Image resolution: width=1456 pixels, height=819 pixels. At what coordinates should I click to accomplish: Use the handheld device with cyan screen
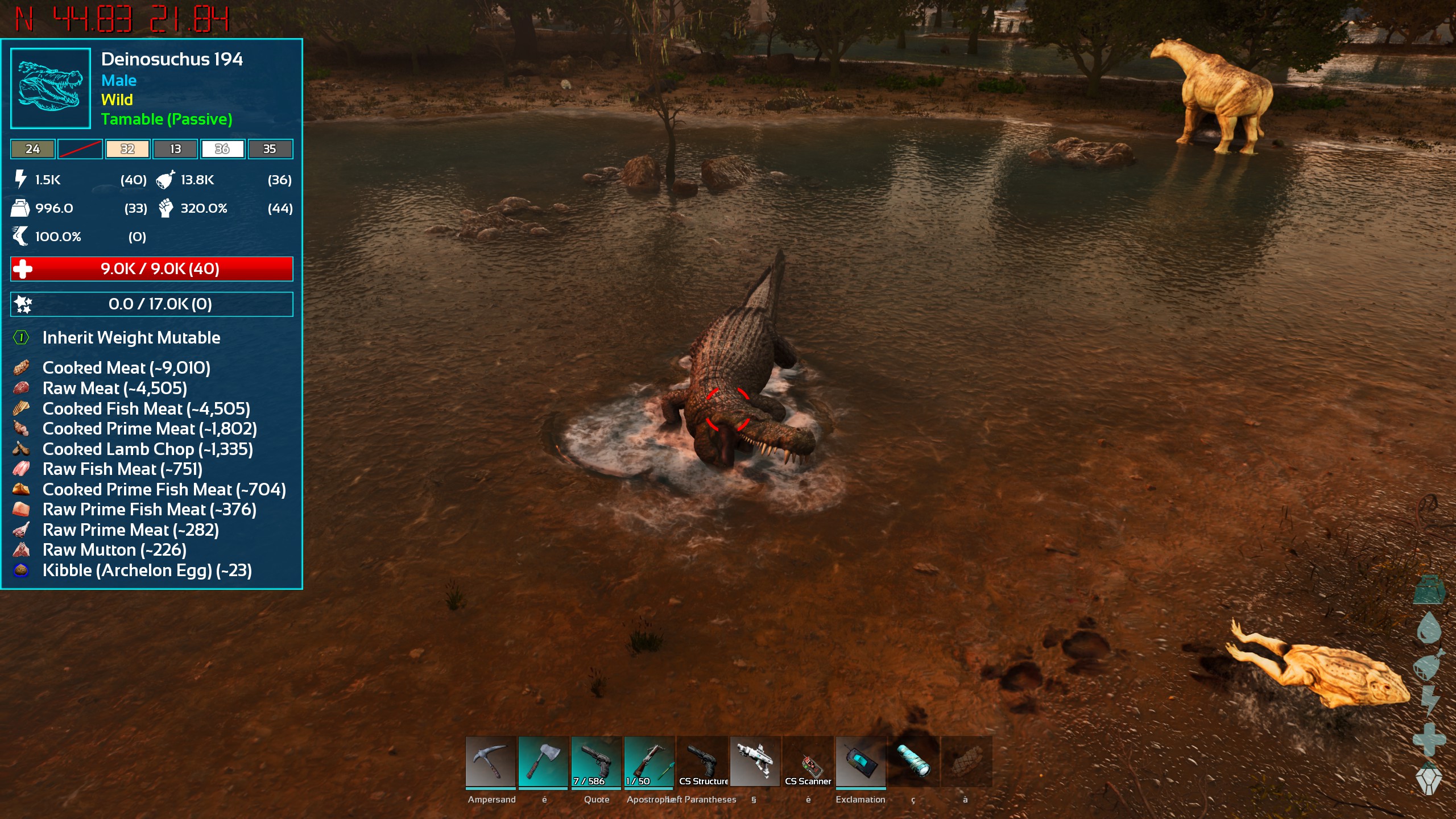pyautogui.click(x=861, y=762)
